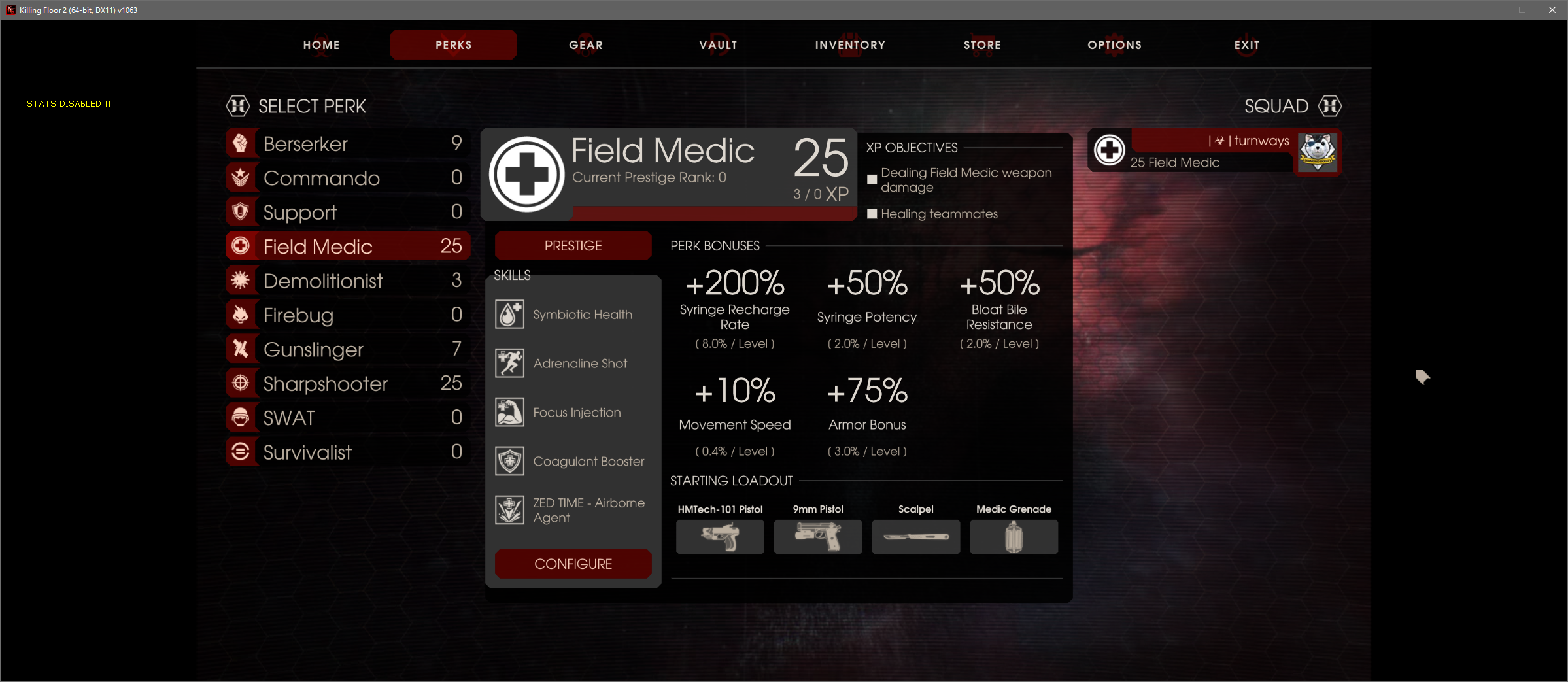1568x682 pixels.
Task: Choose the Commando perk
Action: [347, 178]
